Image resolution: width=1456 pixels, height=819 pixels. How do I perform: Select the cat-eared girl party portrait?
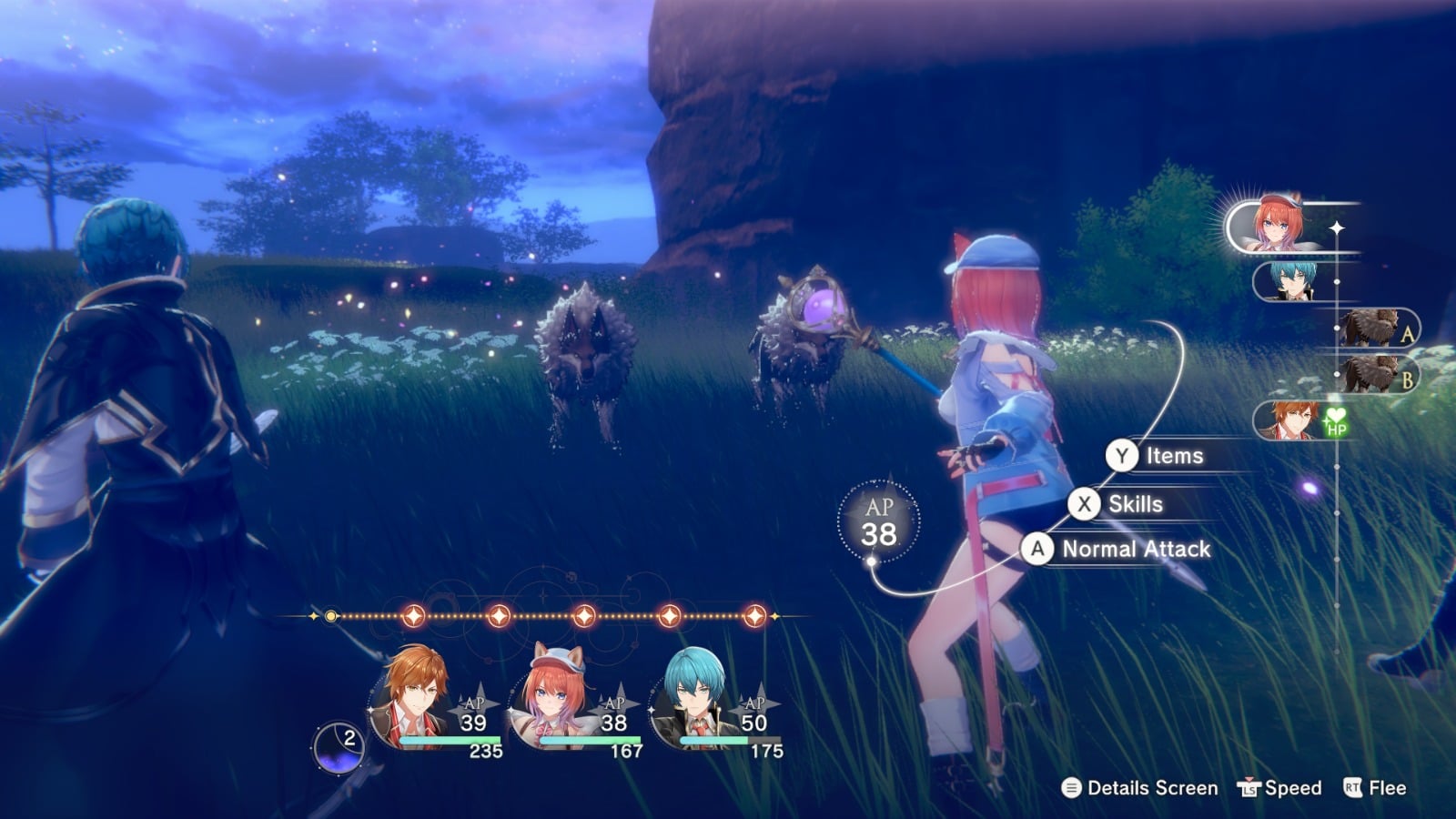point(555,699)
